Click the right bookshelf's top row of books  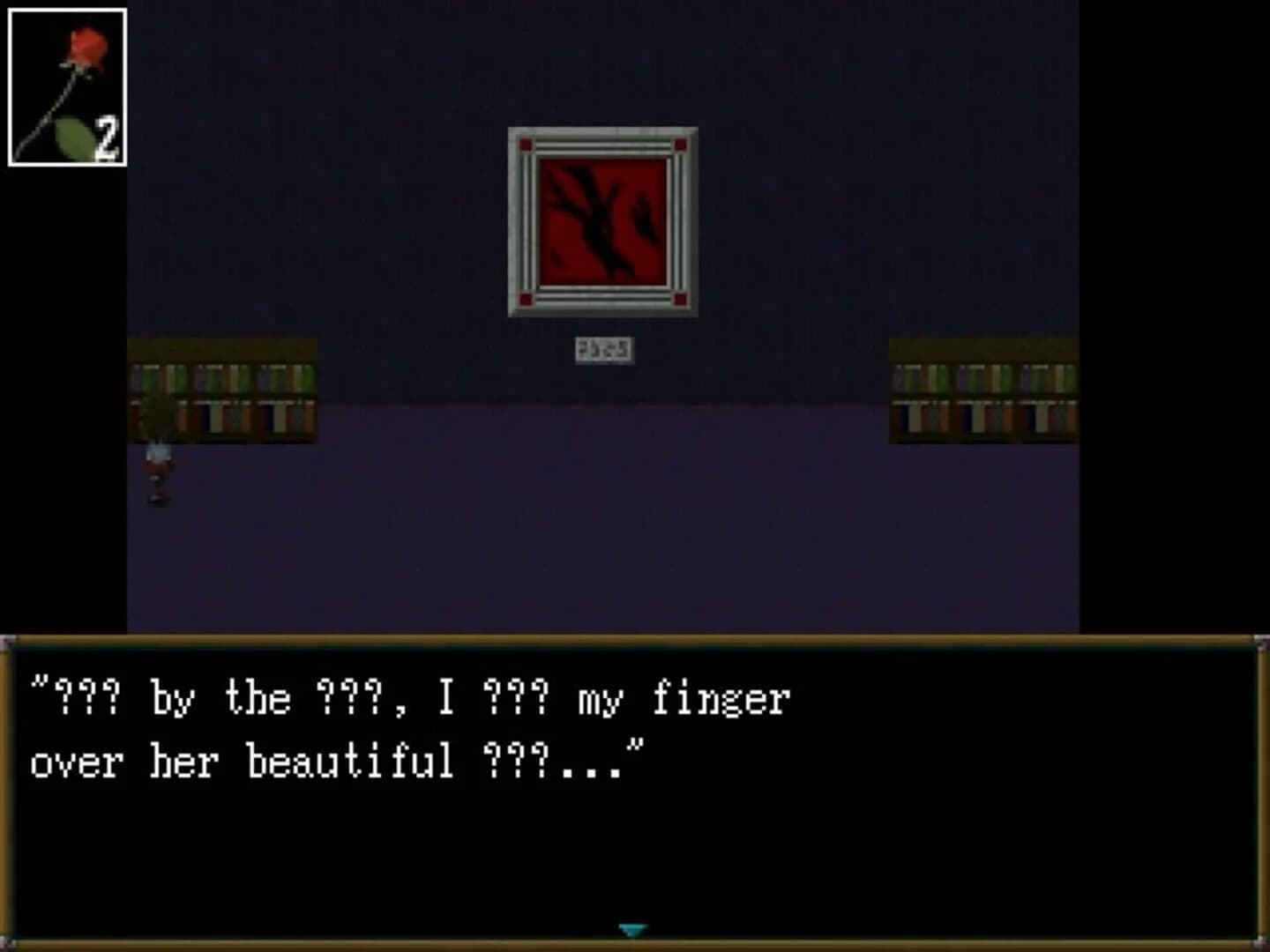tap(979, 379)
